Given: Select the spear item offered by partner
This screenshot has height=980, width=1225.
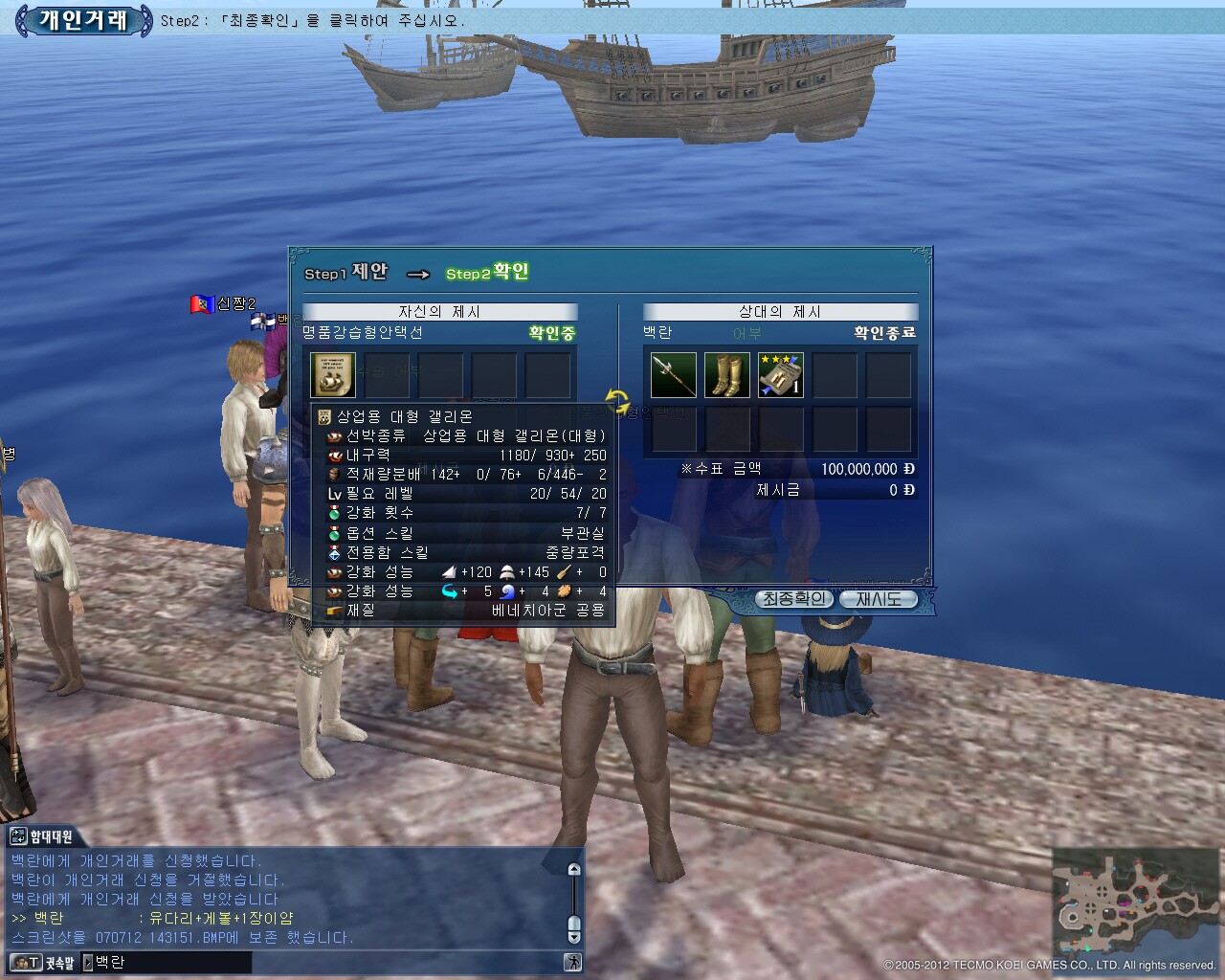Looking at the screenshot, I should [673, 375].
